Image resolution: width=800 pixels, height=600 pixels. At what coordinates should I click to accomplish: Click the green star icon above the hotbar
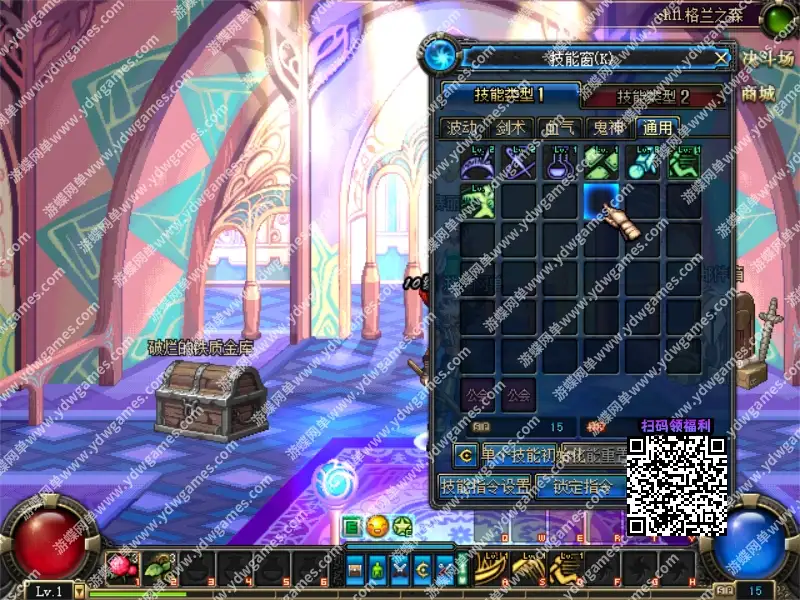tap(402, 526)
